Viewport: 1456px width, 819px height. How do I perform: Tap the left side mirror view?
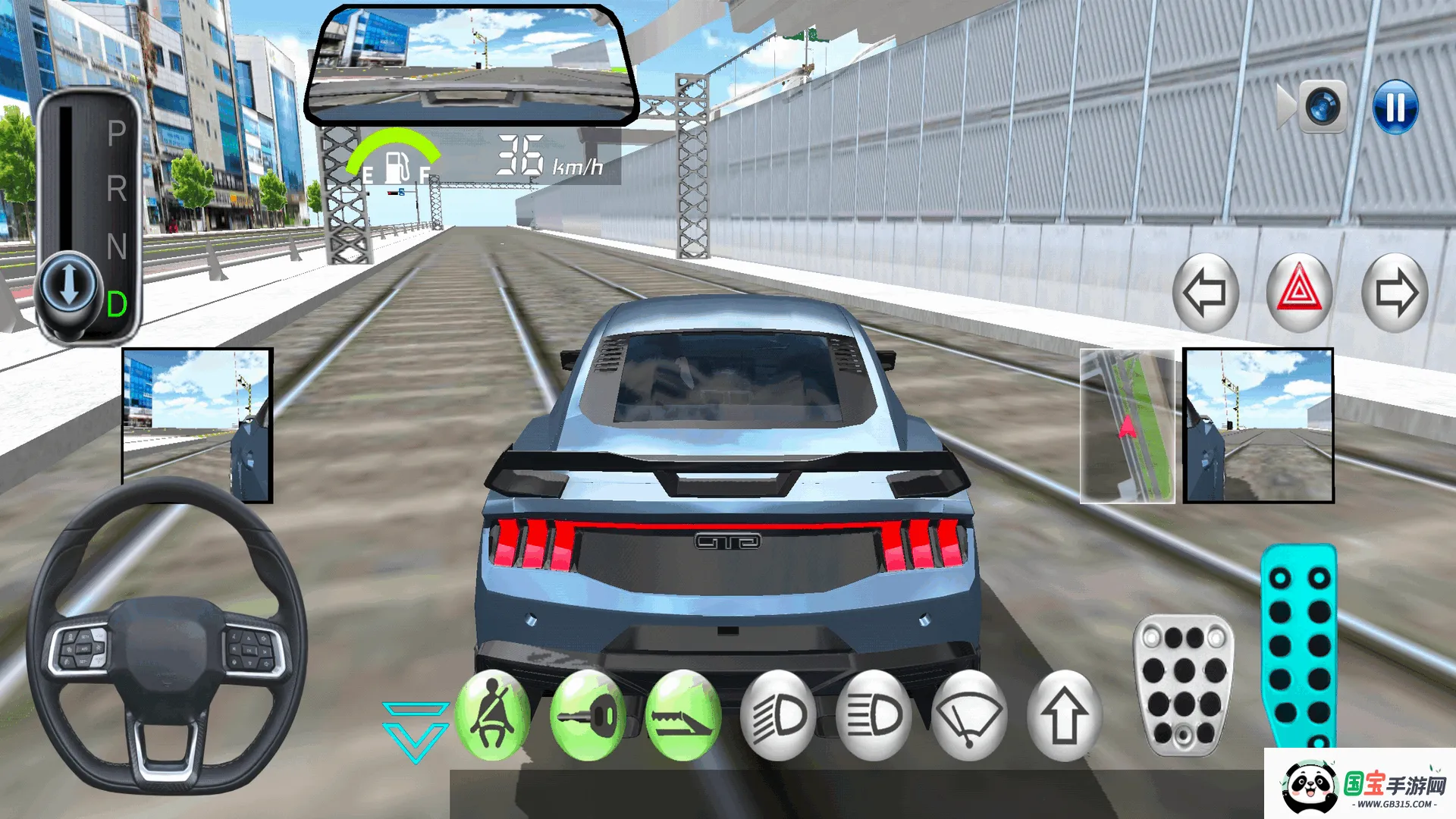[x=196, y=426]
